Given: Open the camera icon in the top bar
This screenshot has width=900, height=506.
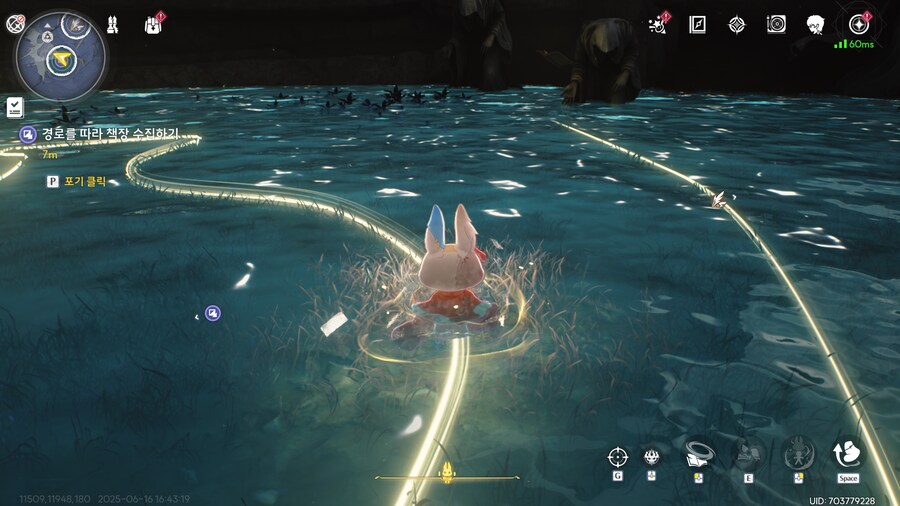Looking at the screenshot, I should [x=776, y=24].
